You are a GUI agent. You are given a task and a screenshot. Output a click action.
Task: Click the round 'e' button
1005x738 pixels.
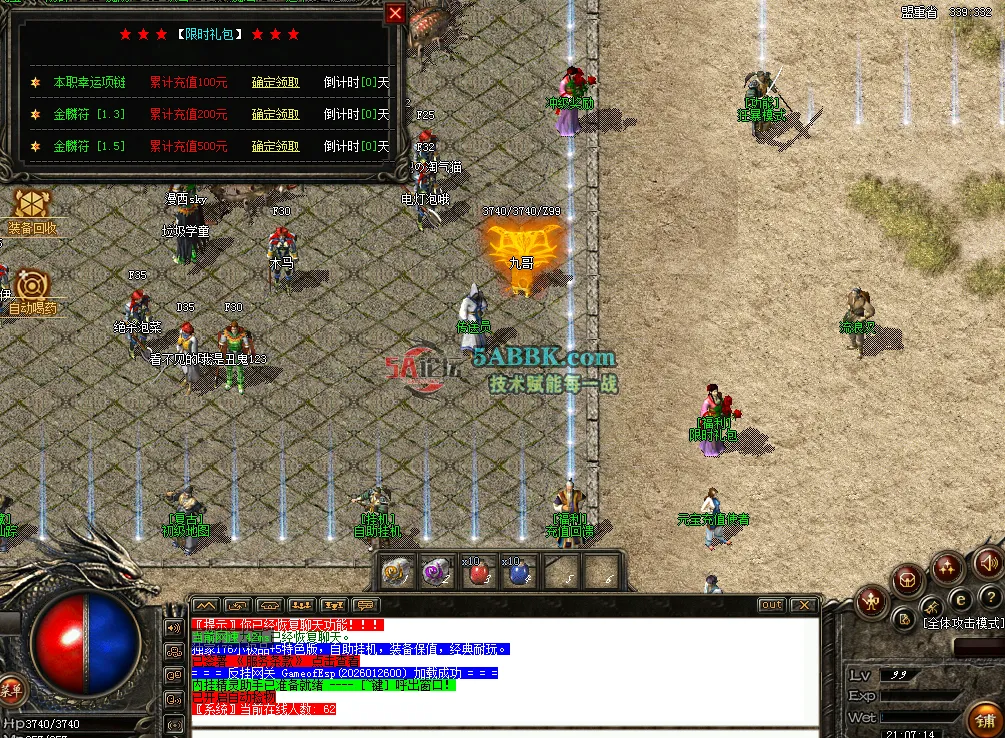[x=960, y=599]
